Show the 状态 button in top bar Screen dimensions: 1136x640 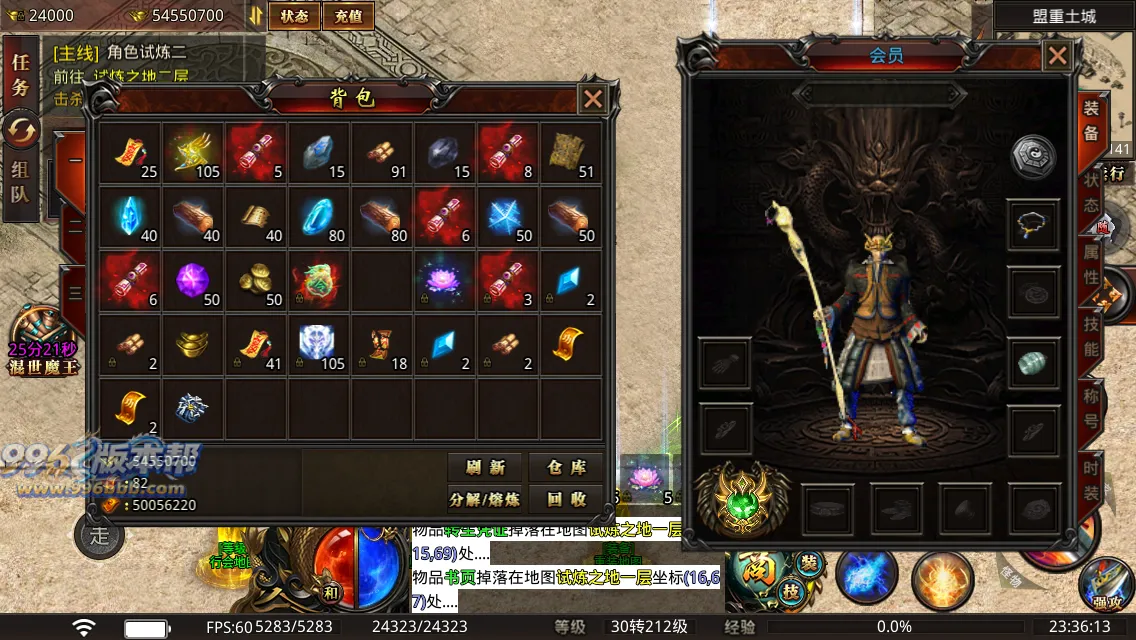[x=294, y=16]
